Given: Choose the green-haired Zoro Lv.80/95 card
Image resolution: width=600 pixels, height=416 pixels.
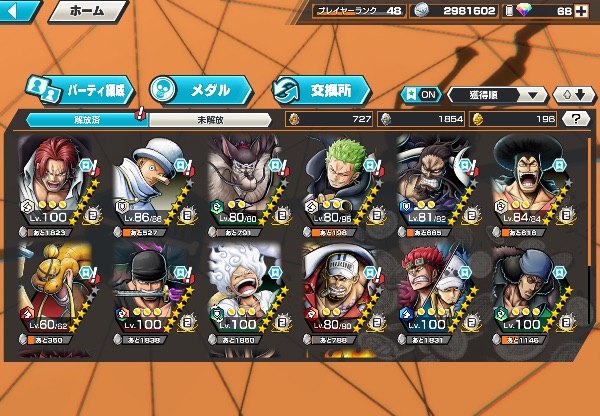Looking at the screenshot, I should 342,185.
